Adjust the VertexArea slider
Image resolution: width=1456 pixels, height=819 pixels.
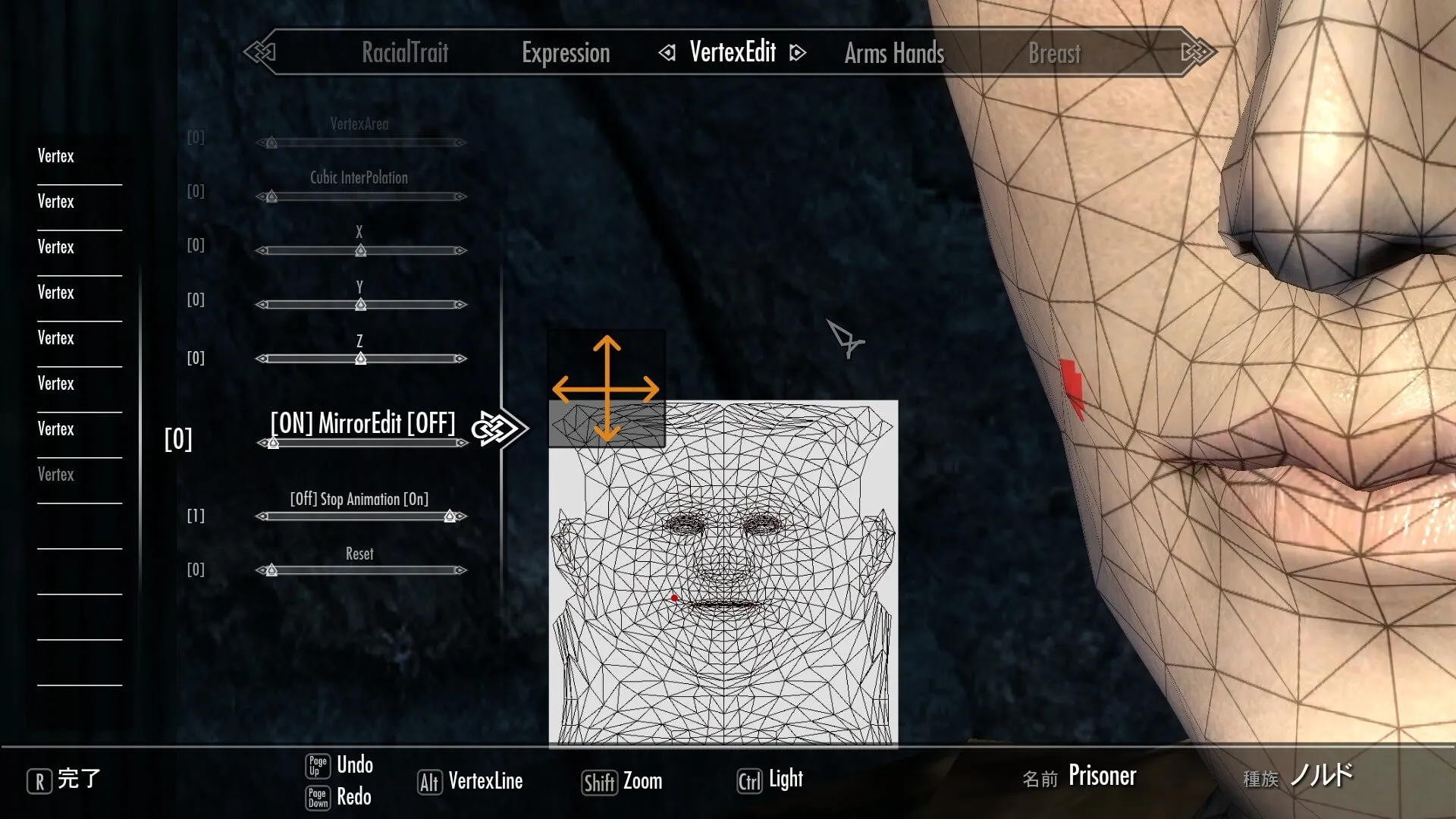click(x=360, y=143)
